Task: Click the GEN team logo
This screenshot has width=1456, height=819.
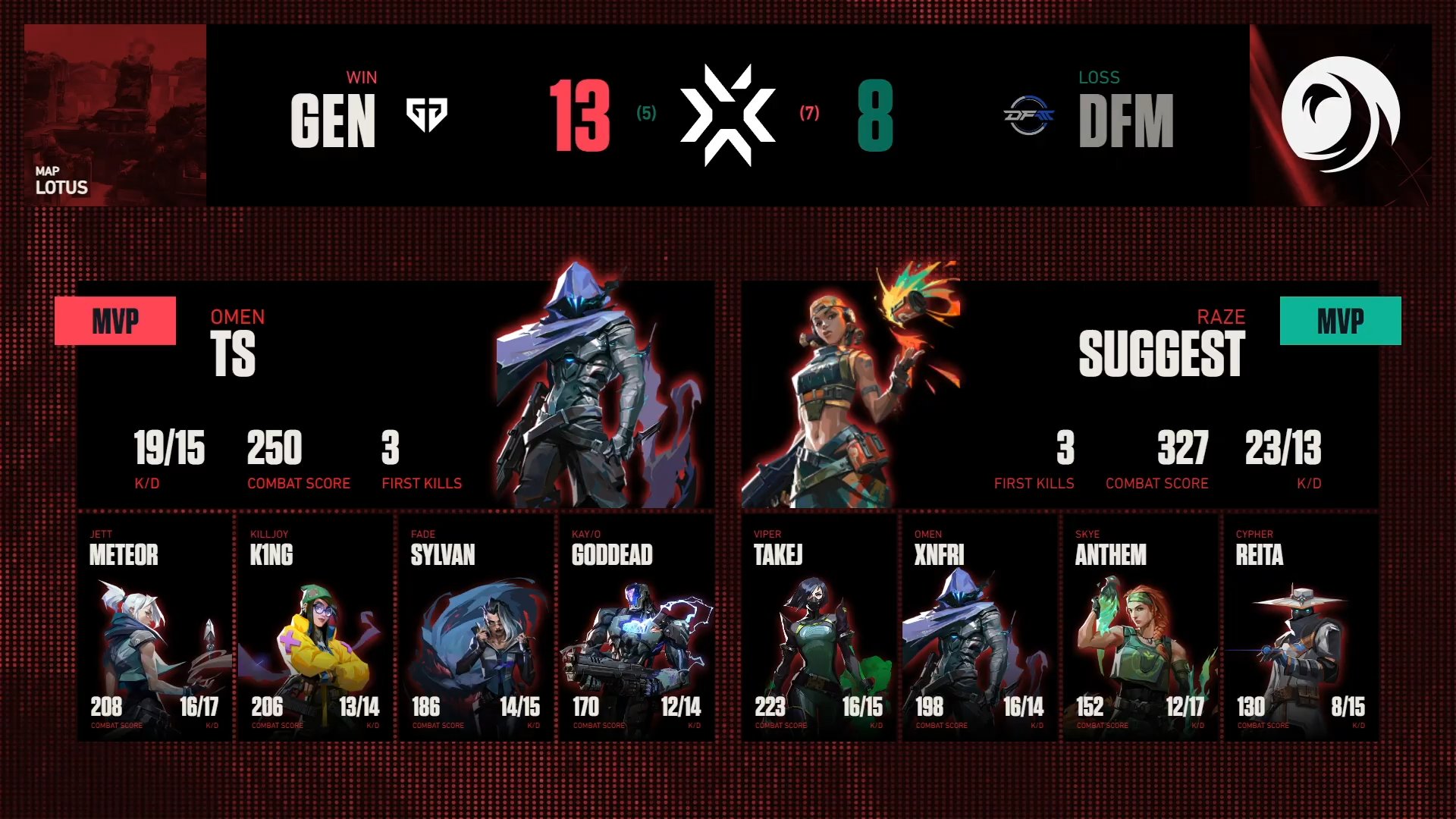Action: point(427,115)
